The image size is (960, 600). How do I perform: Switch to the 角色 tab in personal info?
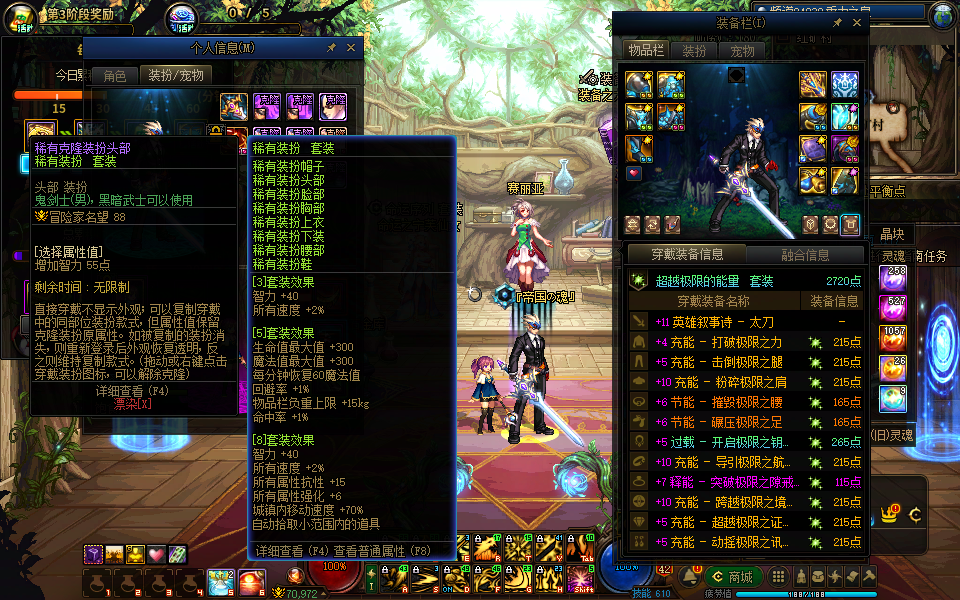(114, 75)
